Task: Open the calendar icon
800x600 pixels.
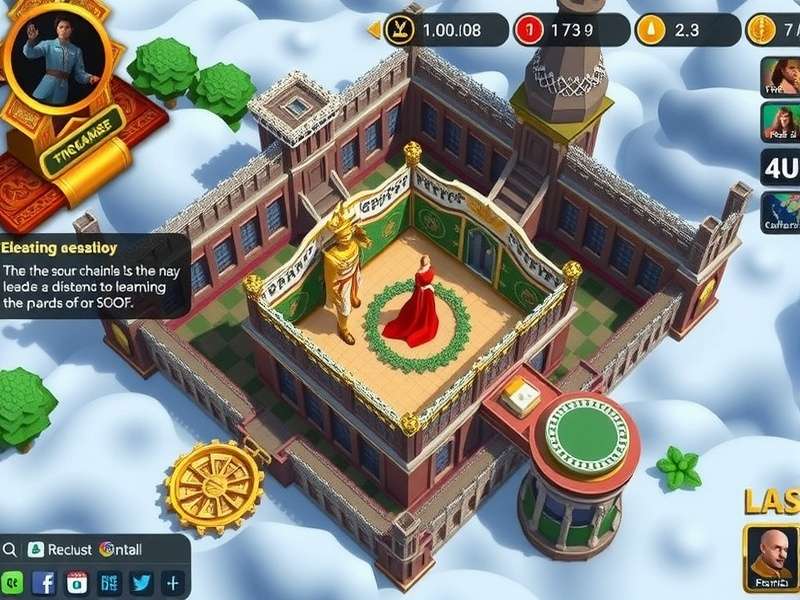Action: point(76,583)
